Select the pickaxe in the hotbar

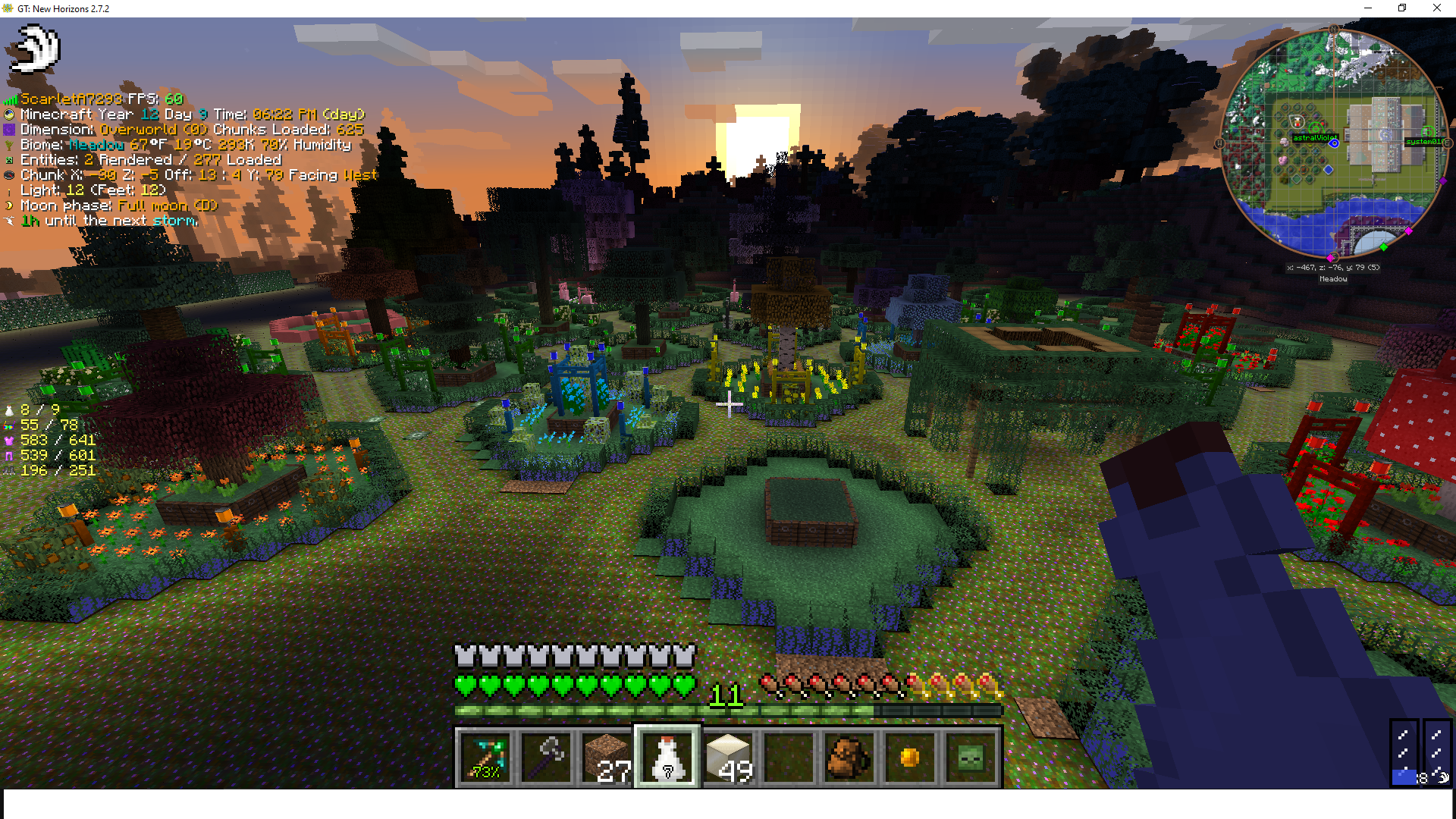point(485,757)
